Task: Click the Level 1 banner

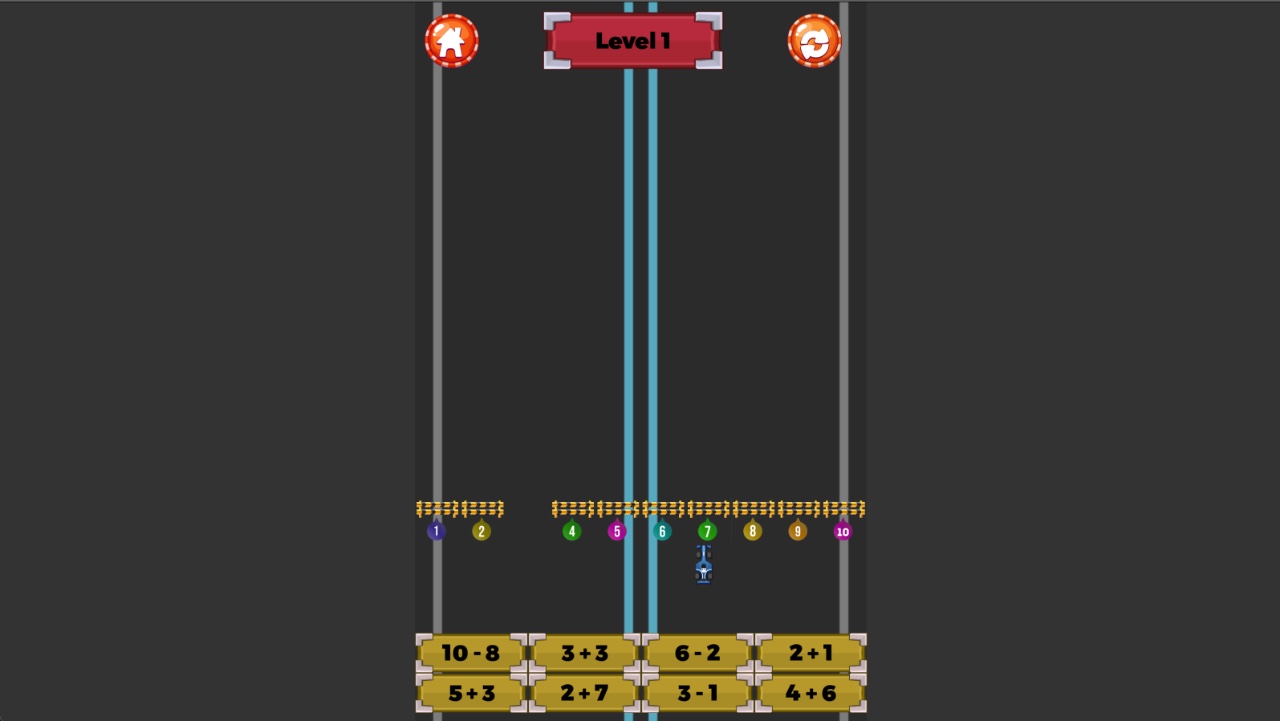Action: click(632, 41)
